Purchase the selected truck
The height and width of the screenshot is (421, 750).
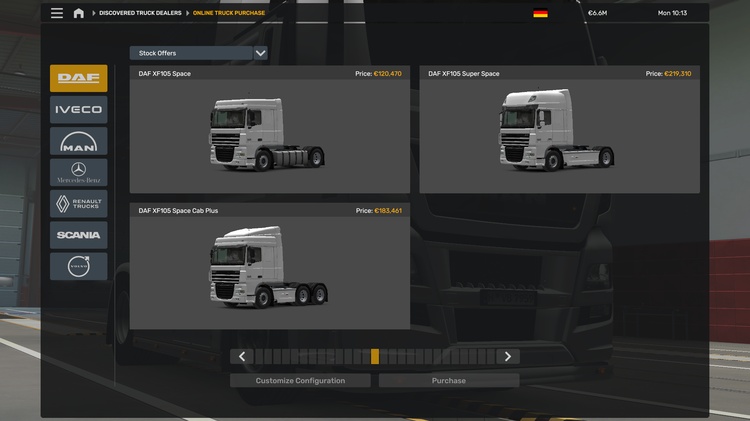[449, 381]
